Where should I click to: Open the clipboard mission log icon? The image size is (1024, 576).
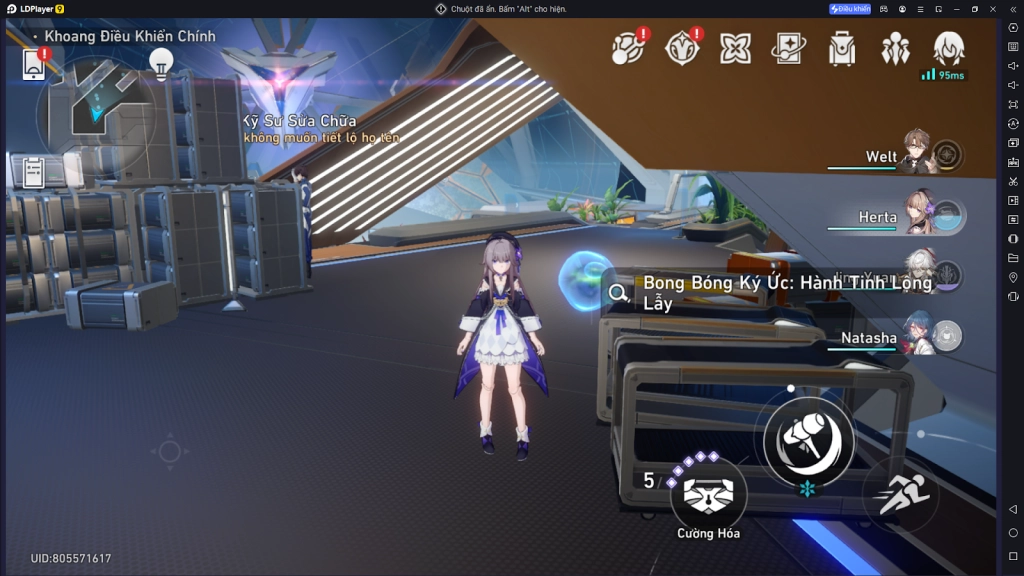pos(33,172)
